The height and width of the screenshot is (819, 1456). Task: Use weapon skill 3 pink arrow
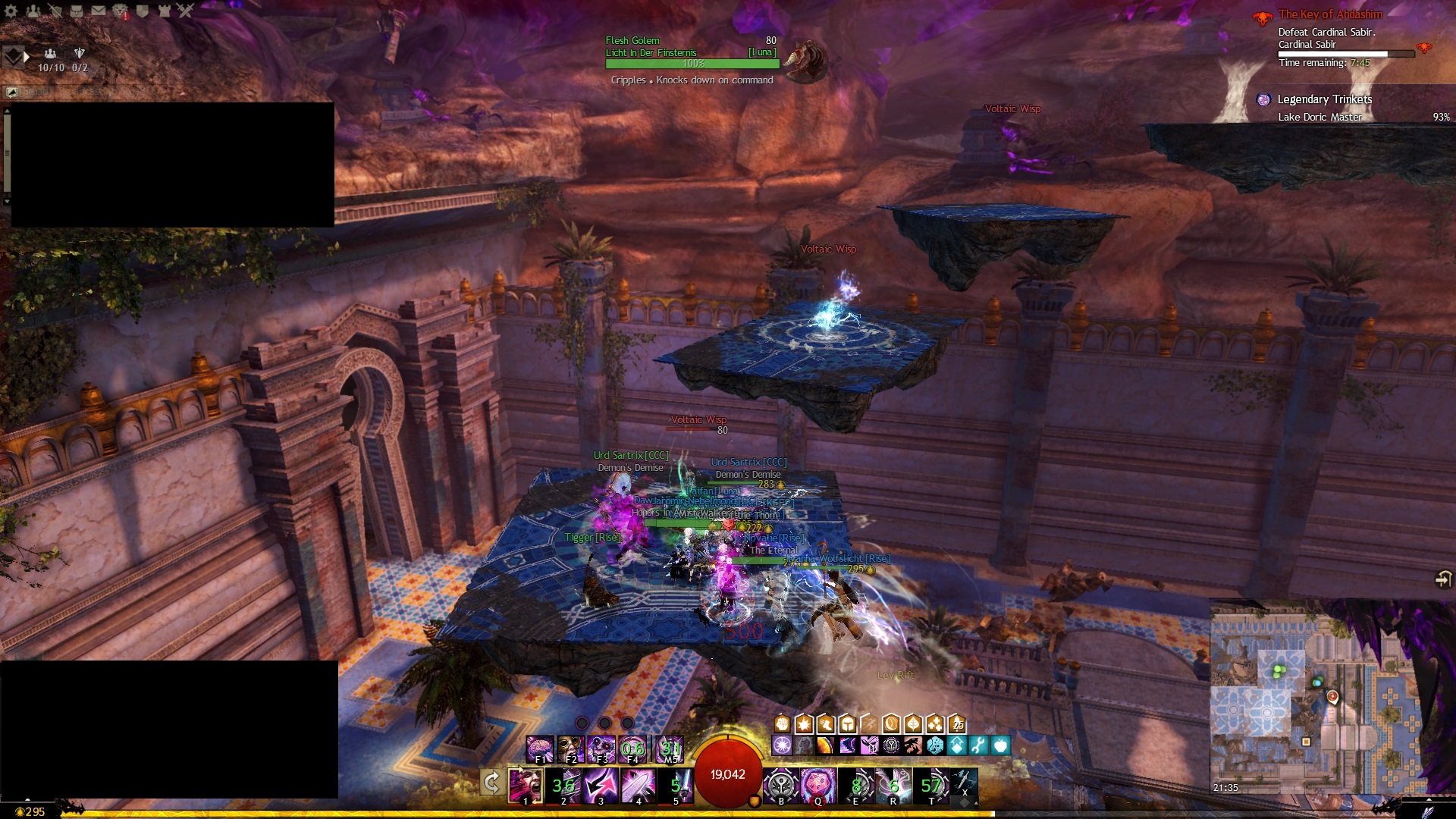(x=601, y=785)
